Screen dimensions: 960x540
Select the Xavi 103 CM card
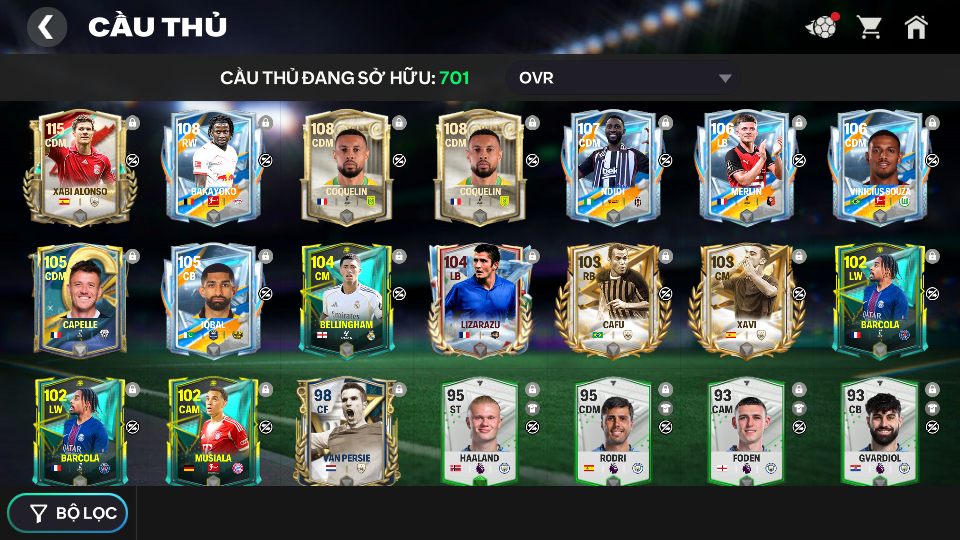(x=745, y=300)
